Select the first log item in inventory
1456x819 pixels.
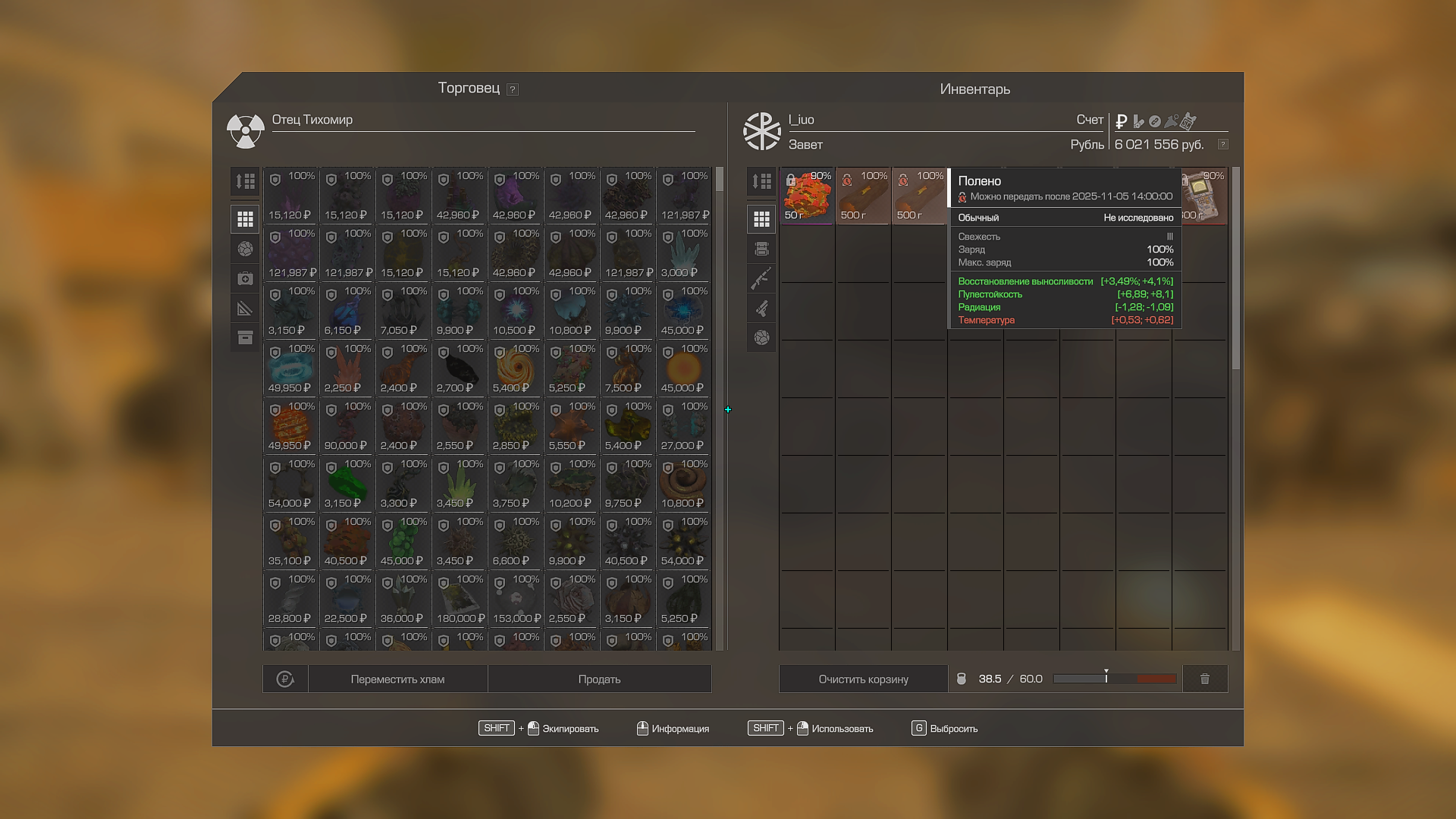tap(863, 196)
